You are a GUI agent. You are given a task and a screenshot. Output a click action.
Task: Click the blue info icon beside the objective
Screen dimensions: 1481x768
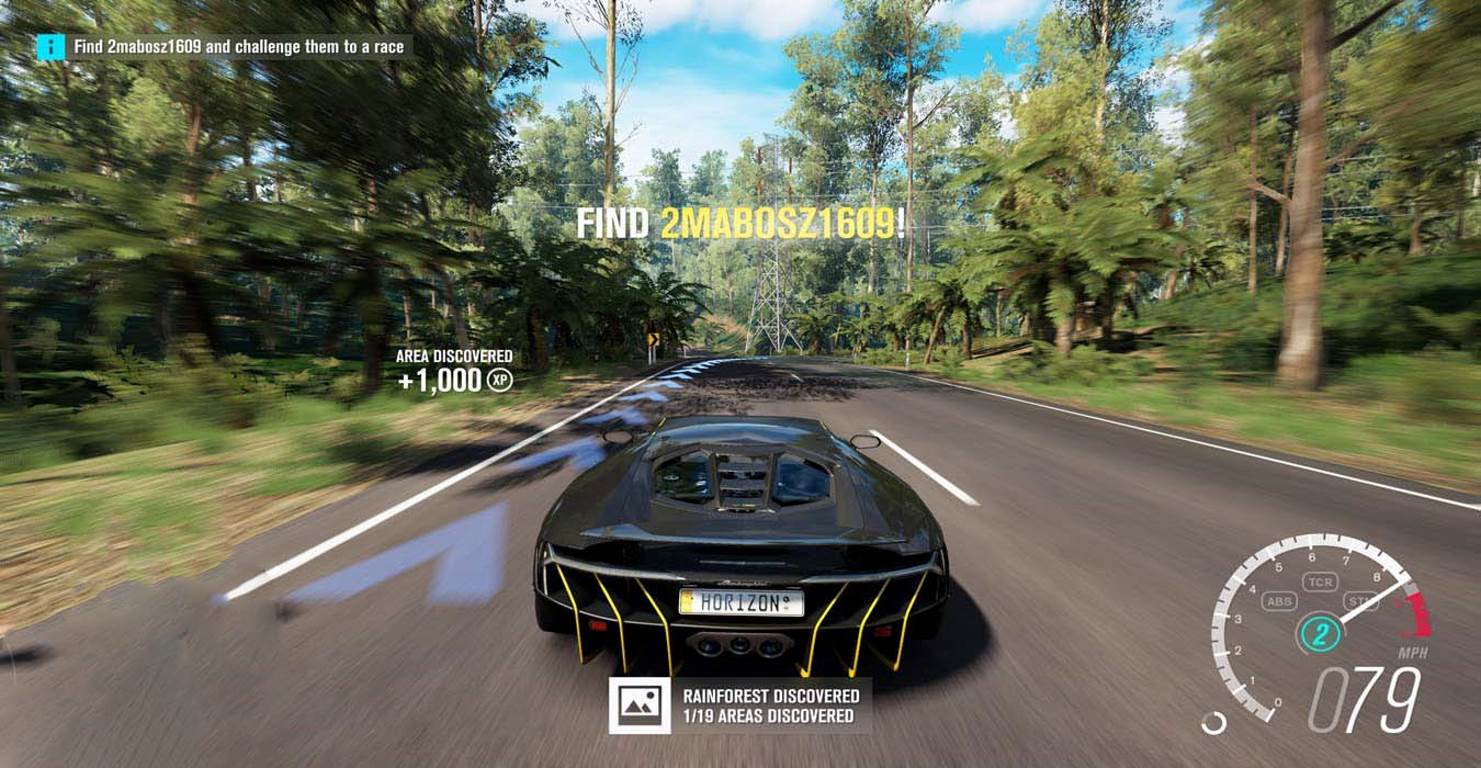coord(51,47)
